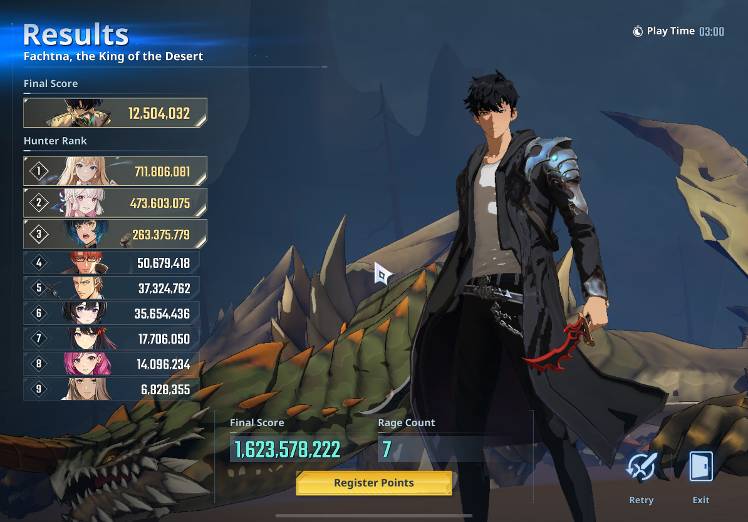This screenshot has width=748, height=522.
Task: Open the rank 6 hunter entry
Action: [111, 313]
